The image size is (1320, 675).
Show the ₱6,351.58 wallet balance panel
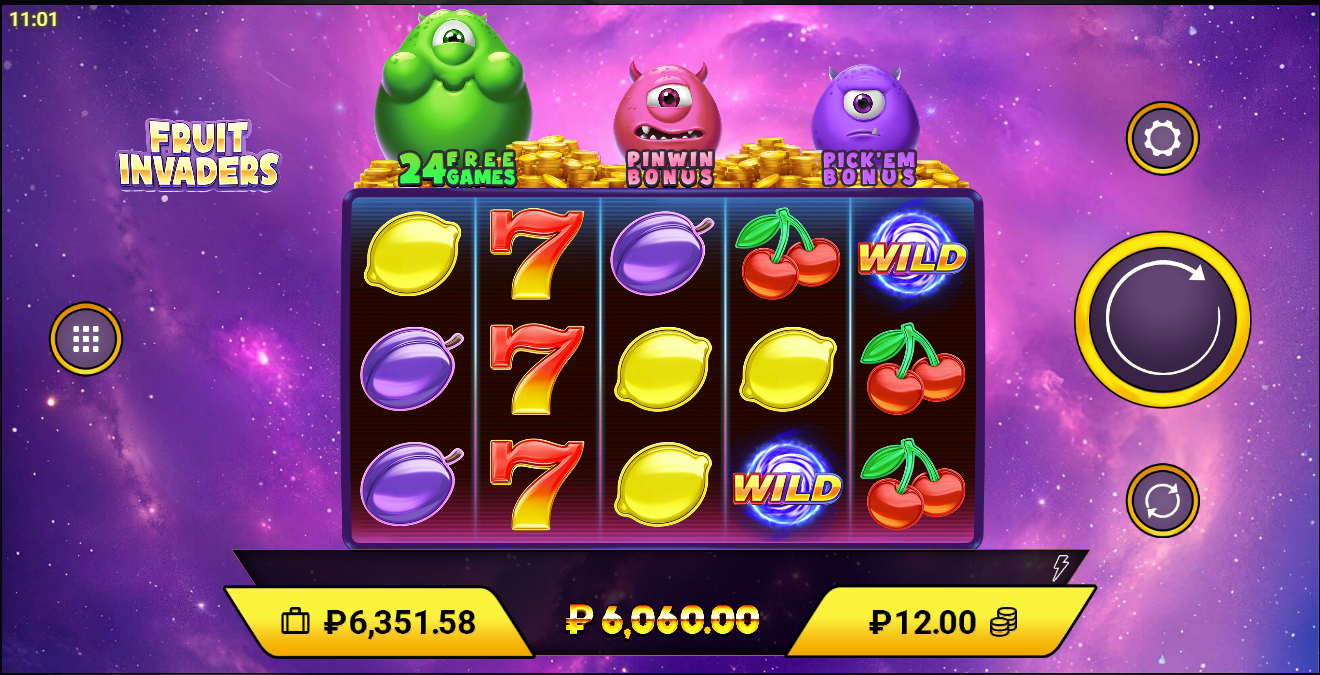point(378,622)
